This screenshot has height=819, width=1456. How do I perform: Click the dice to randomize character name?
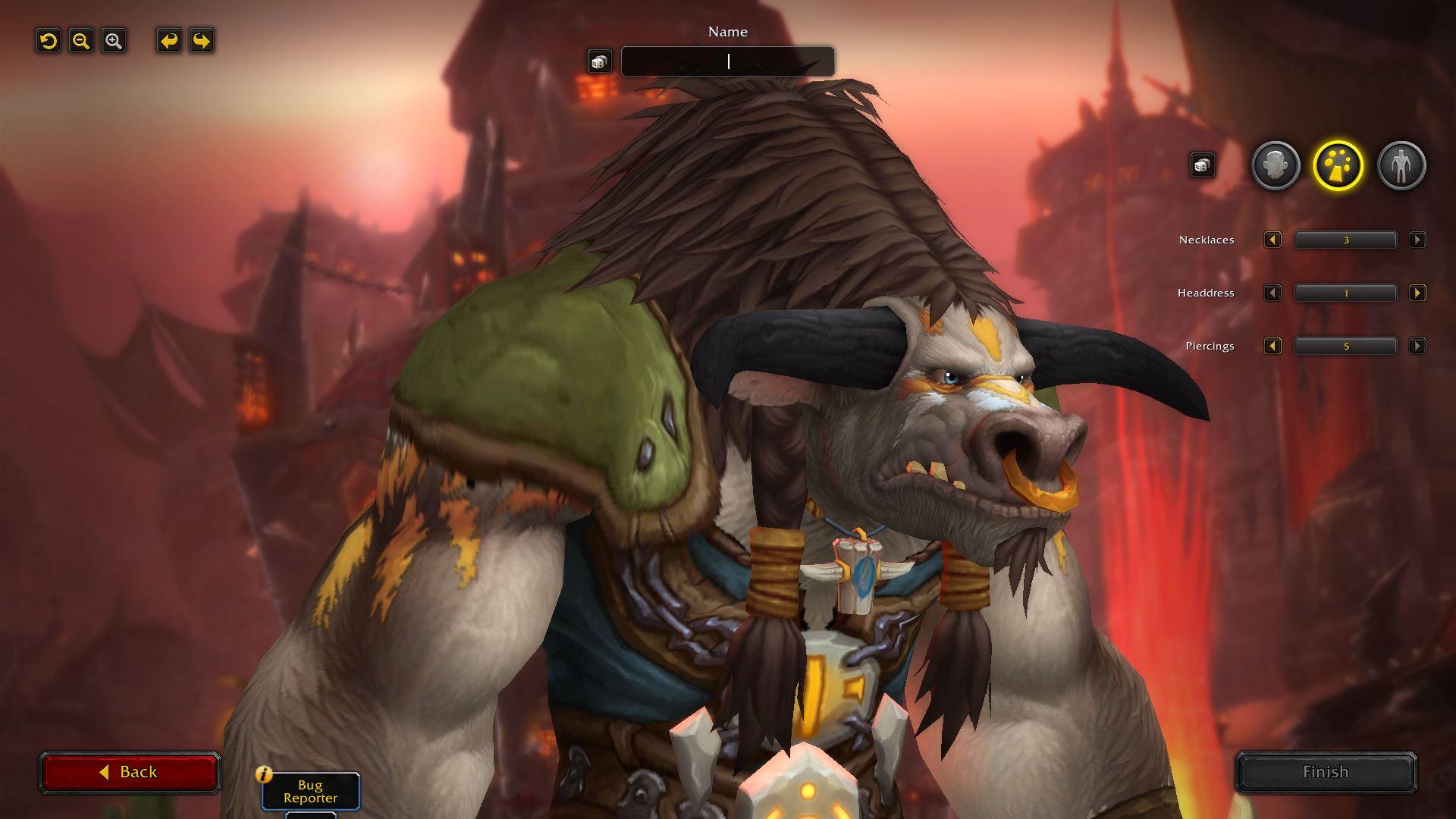coord(599,61)
